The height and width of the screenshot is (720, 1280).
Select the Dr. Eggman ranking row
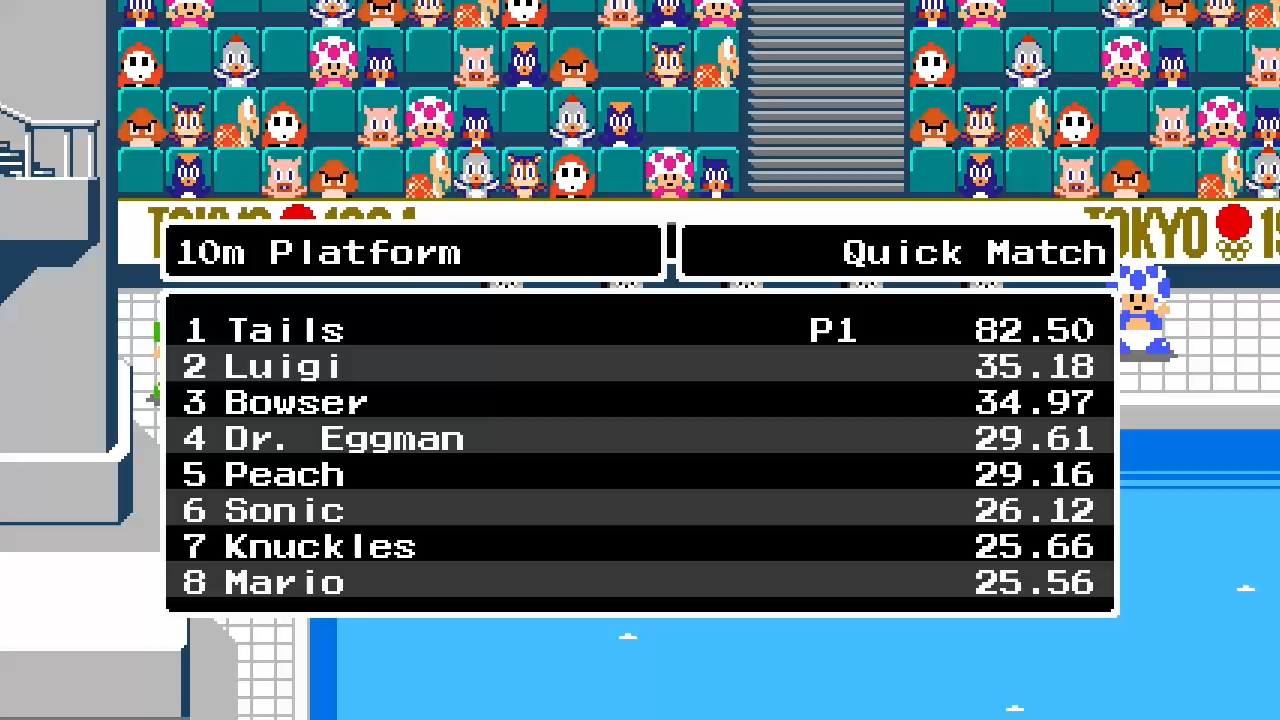640,438
